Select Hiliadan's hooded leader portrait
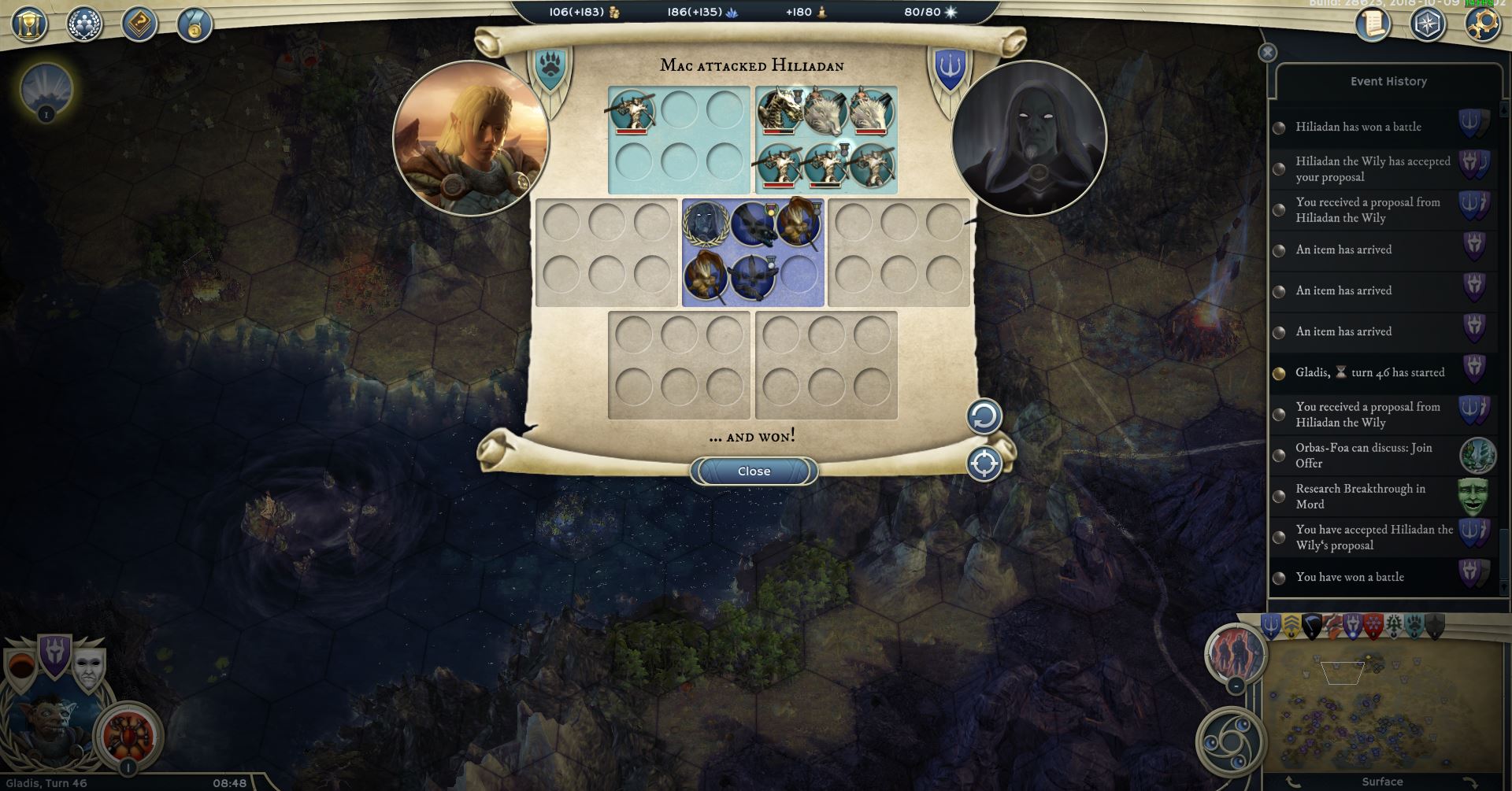Image resolution: width=1512 pixels, height=791 pixels. [x=1028, y=139]
